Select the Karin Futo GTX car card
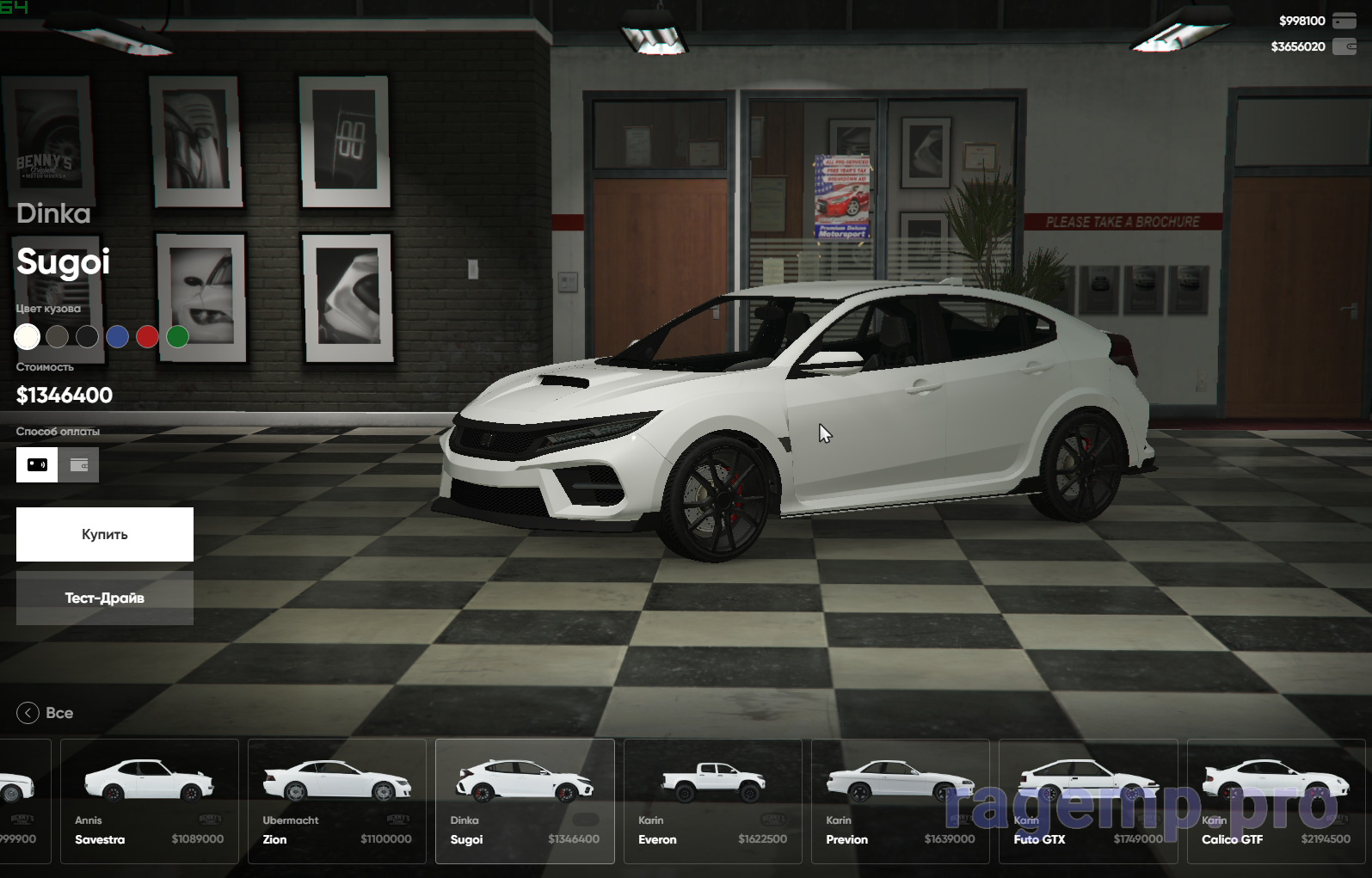Screen dimensions: 1372x878 coord(1088,801)
